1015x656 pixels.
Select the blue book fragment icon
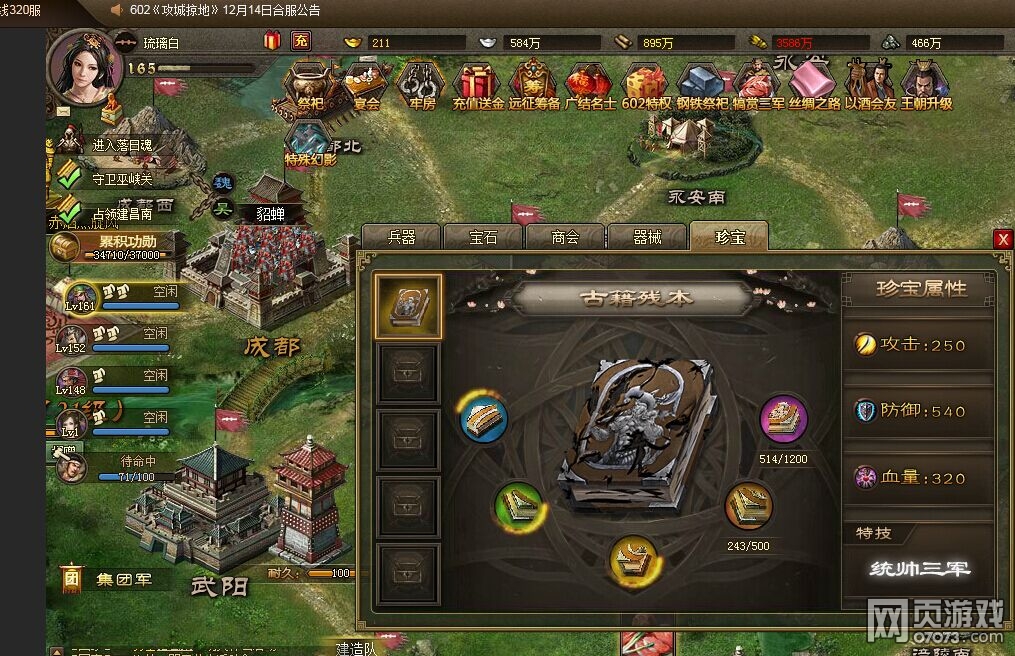tap(484, 418)
